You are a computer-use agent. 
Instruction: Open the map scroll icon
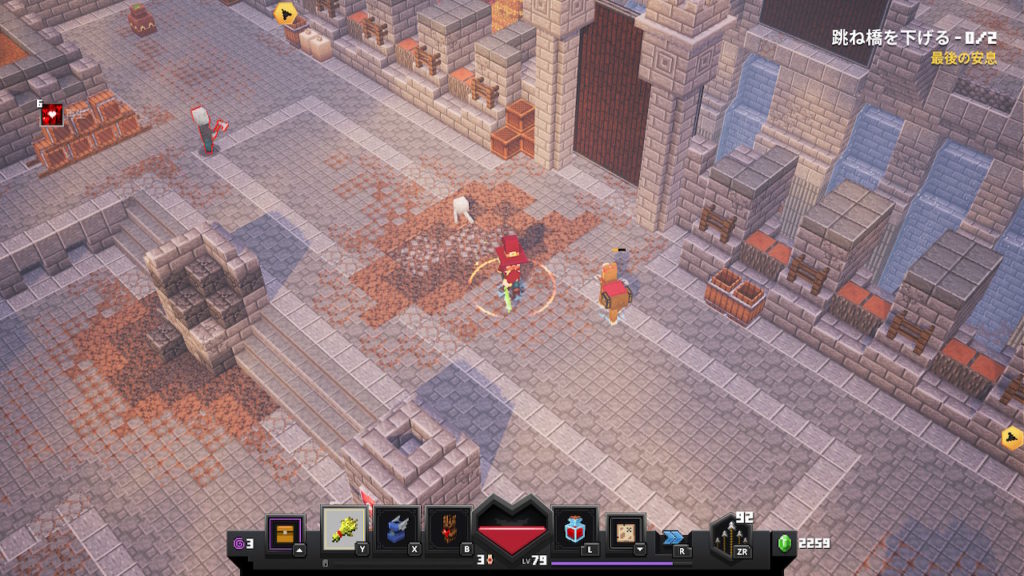(x=627, y=531)
